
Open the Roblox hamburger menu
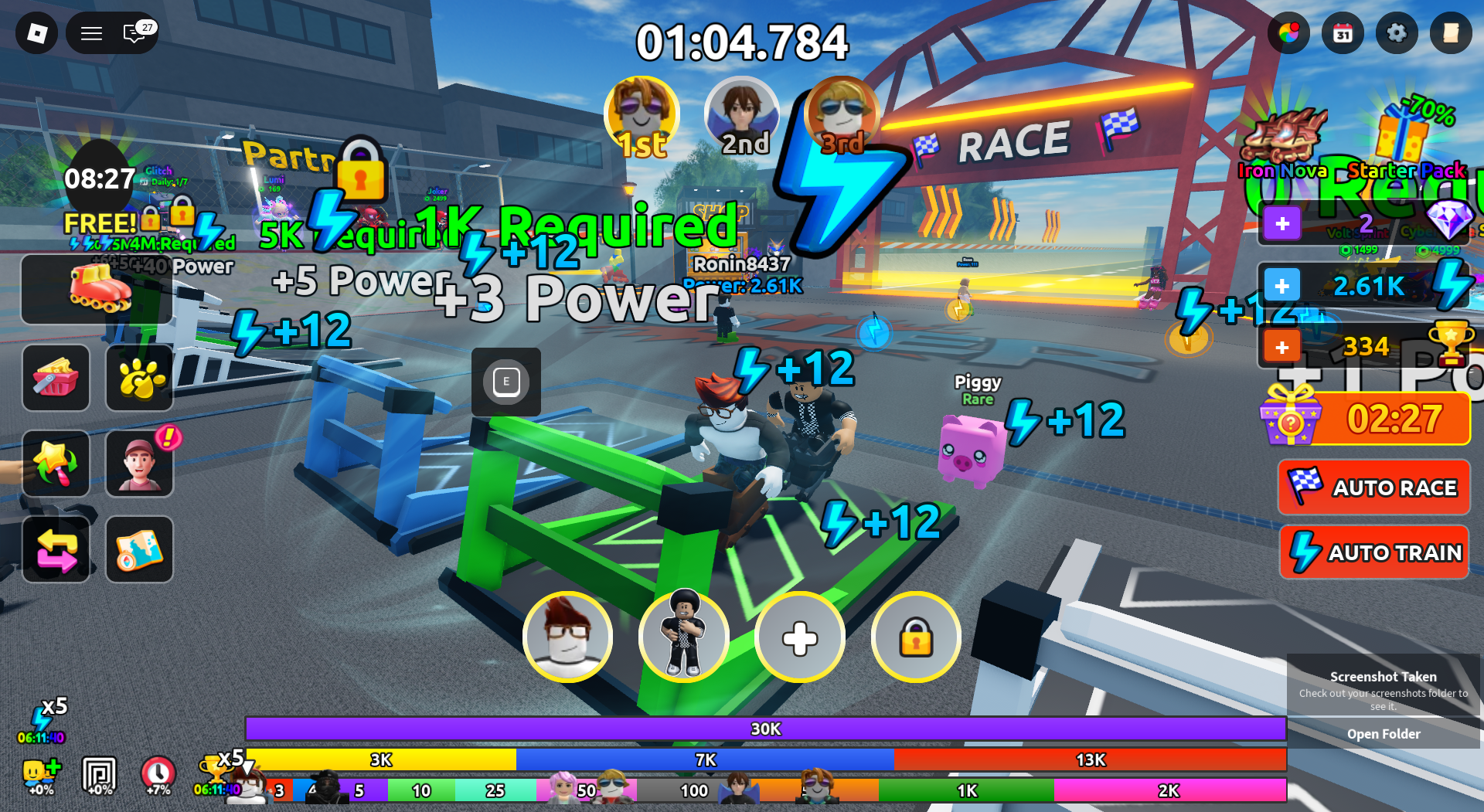pos(90,33)
